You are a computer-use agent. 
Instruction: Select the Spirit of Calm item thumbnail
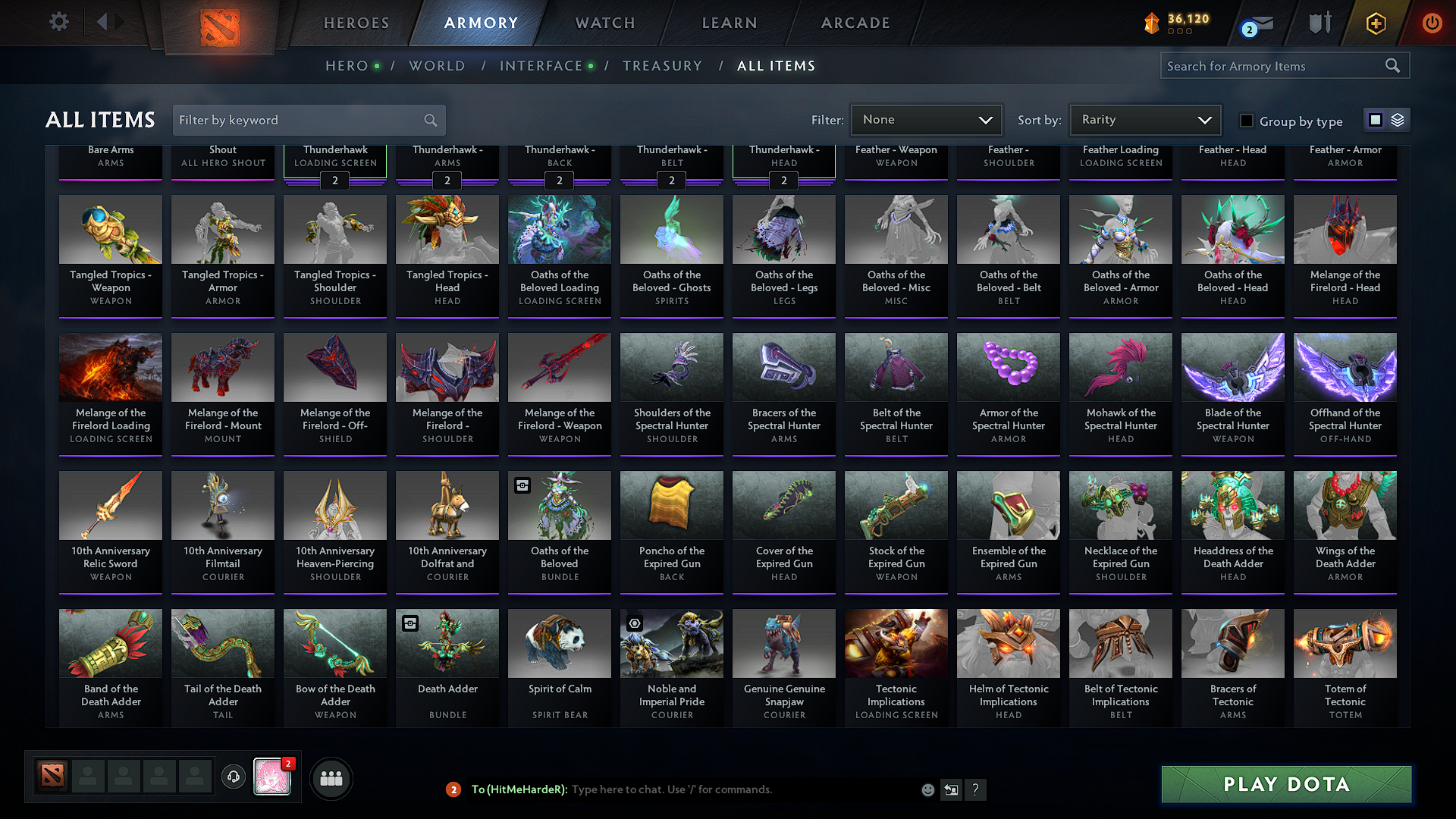559,643
